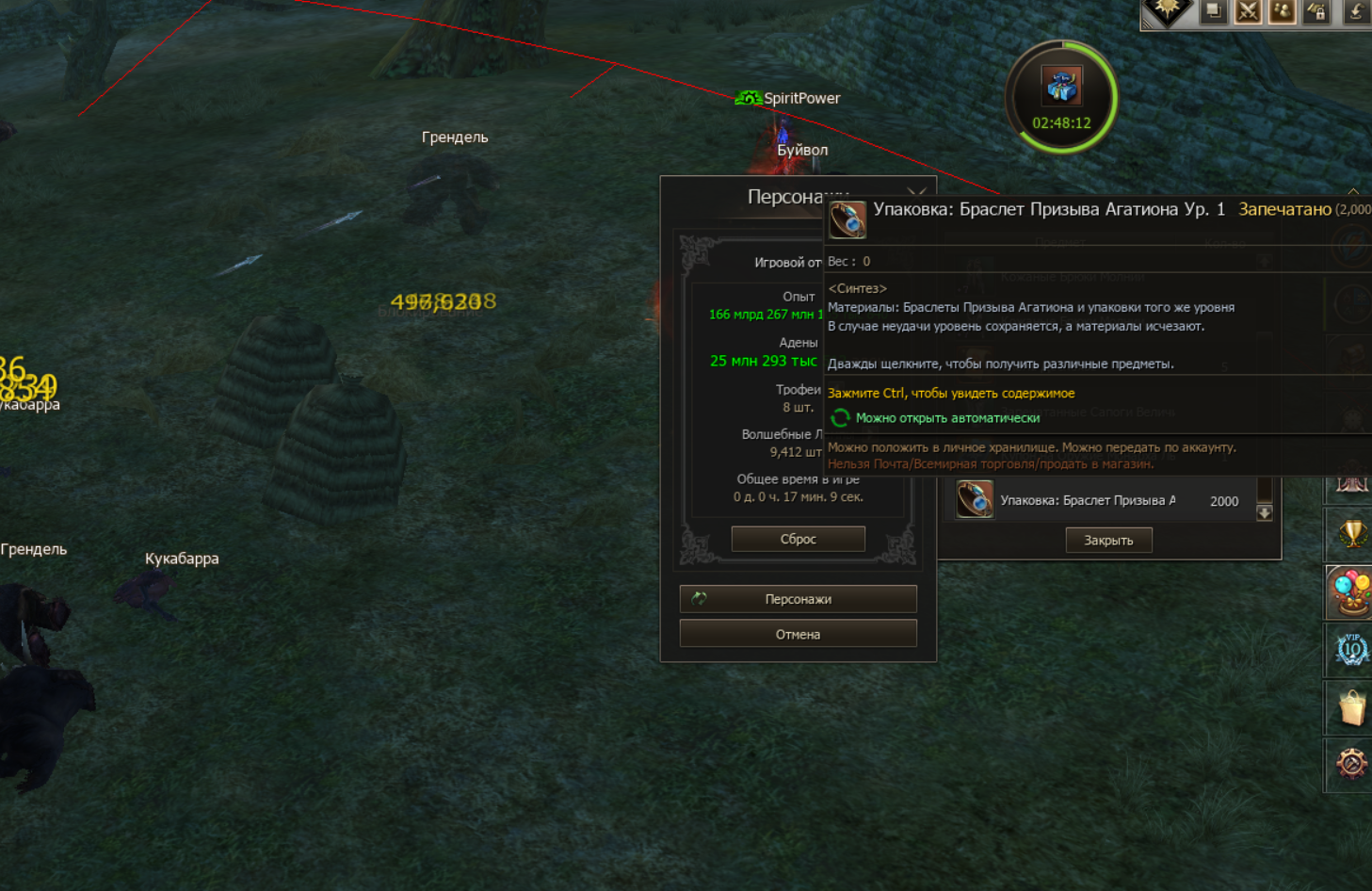1372x891 pixels.
Task: Toggle the crossed swords button
Action: 1248,11
